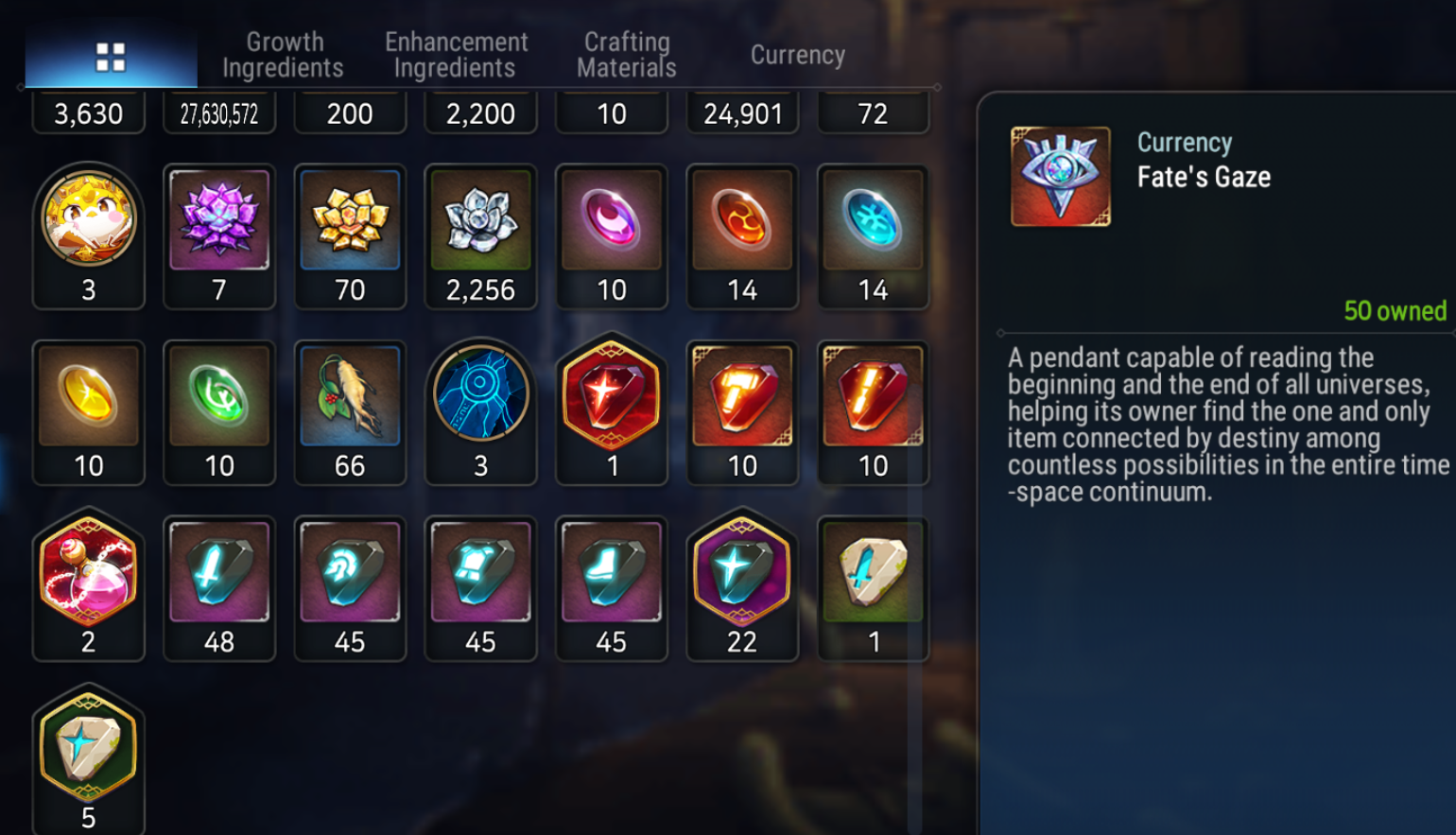Select the teal helmet rune stone
This screenshot has height=835, width=1456.
tap(350, 573)
